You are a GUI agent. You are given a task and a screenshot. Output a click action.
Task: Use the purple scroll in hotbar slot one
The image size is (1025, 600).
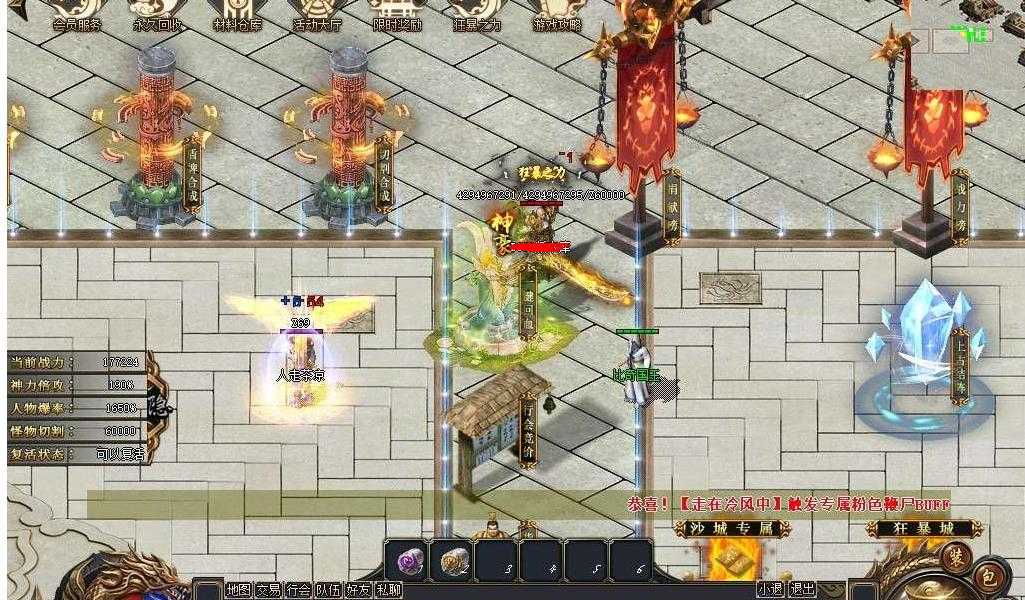pos(408,561)
